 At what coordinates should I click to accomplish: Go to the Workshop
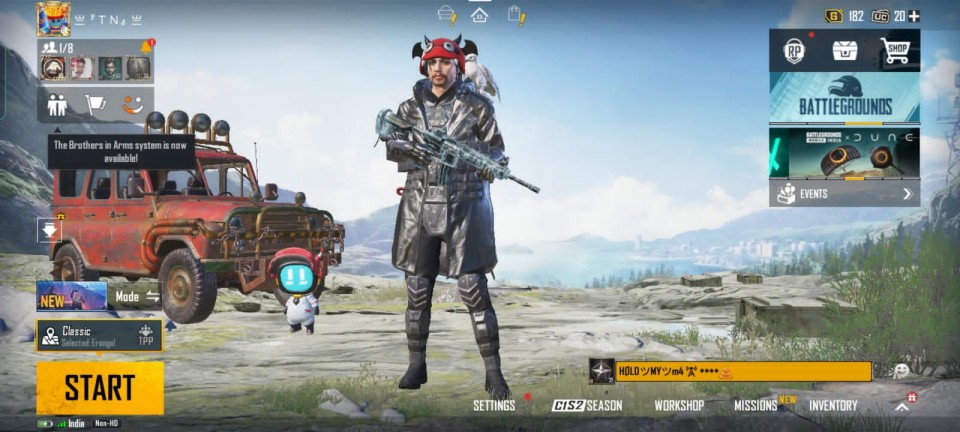click(679, 405)
